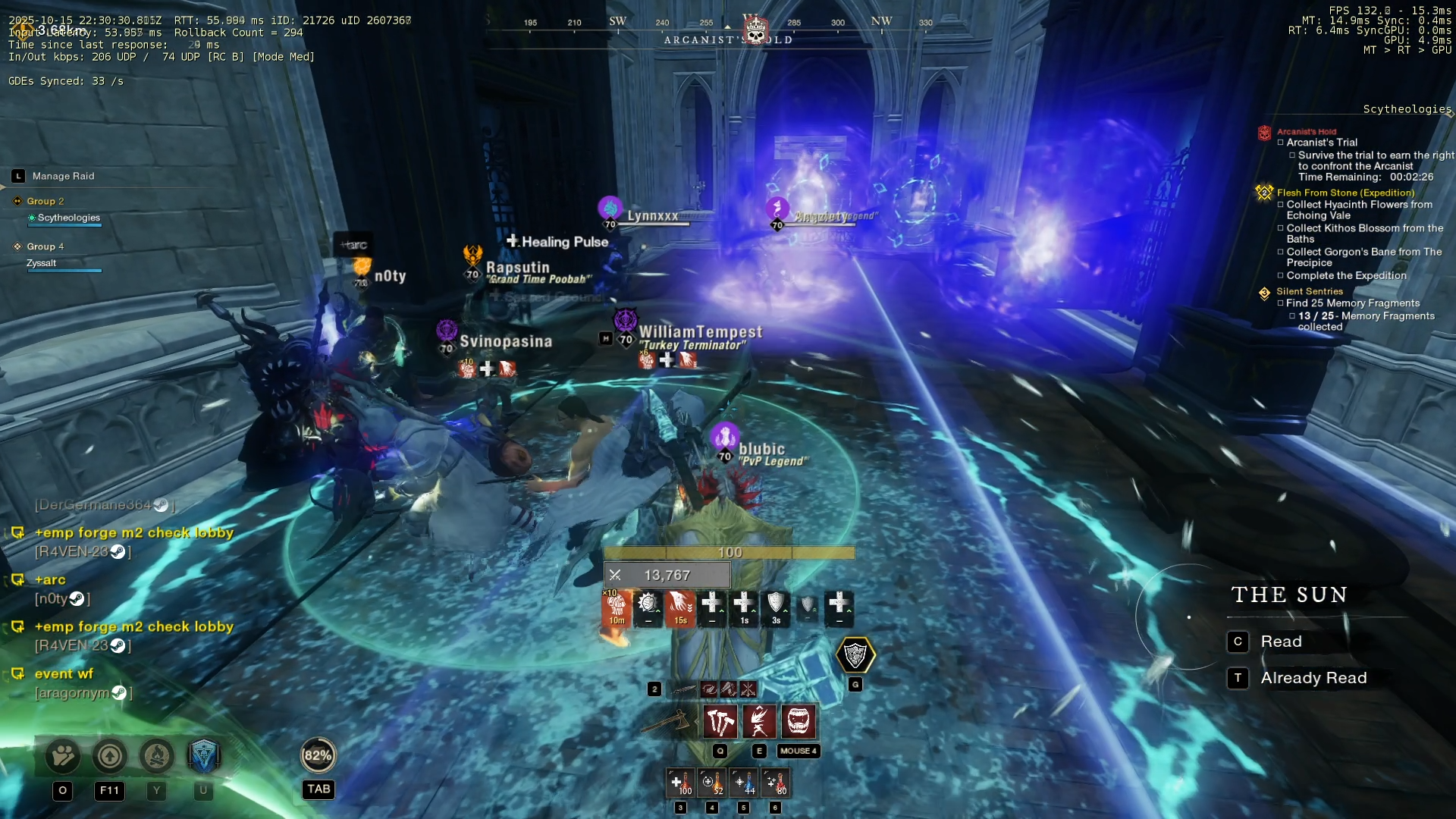Click R4VEN's emp forge m2 chat message
Image resolution: width=1456 pixels, height=819 pixels.
(x=133, y=533)
